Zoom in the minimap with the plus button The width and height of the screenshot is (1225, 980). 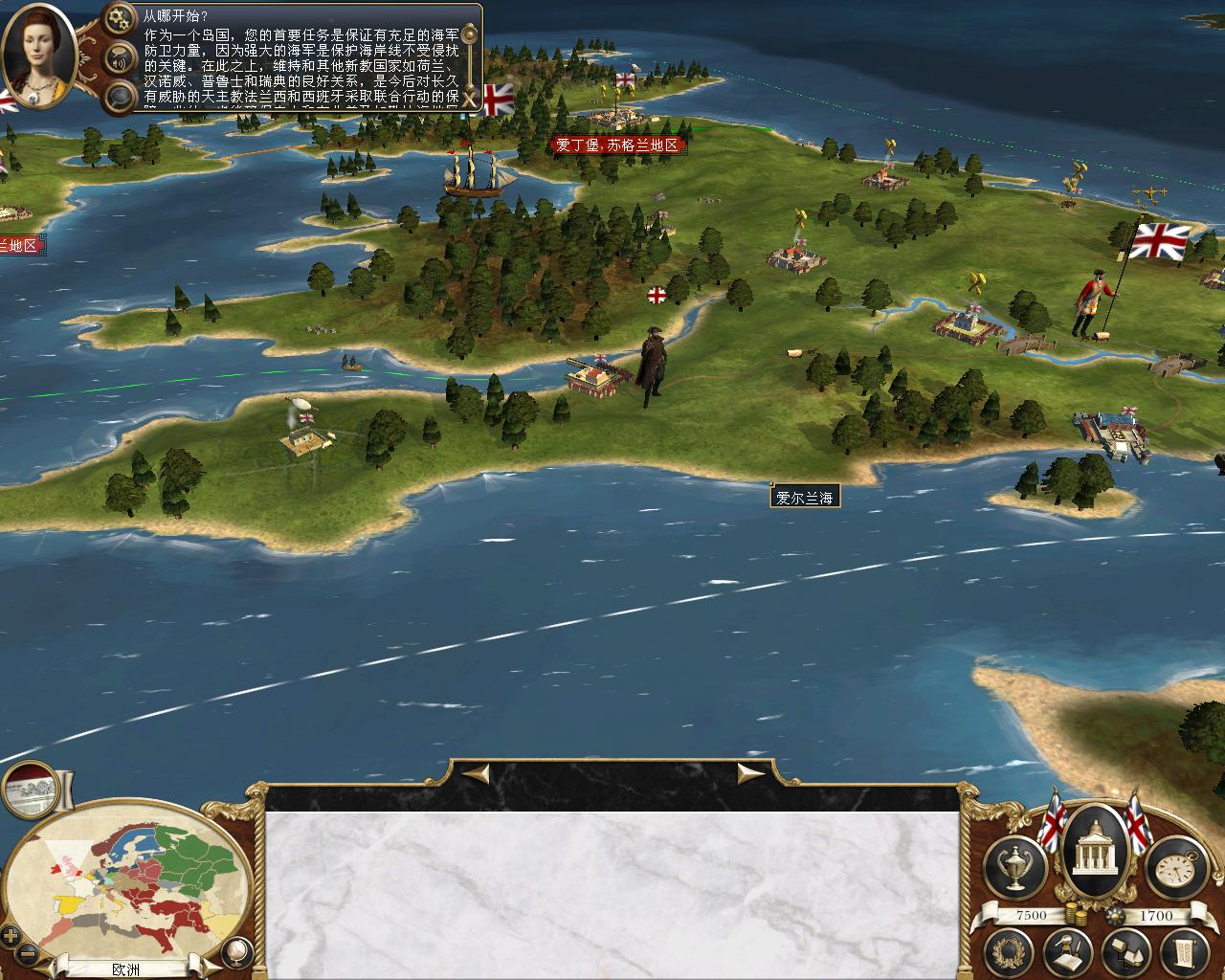click(x=11, y=935)
